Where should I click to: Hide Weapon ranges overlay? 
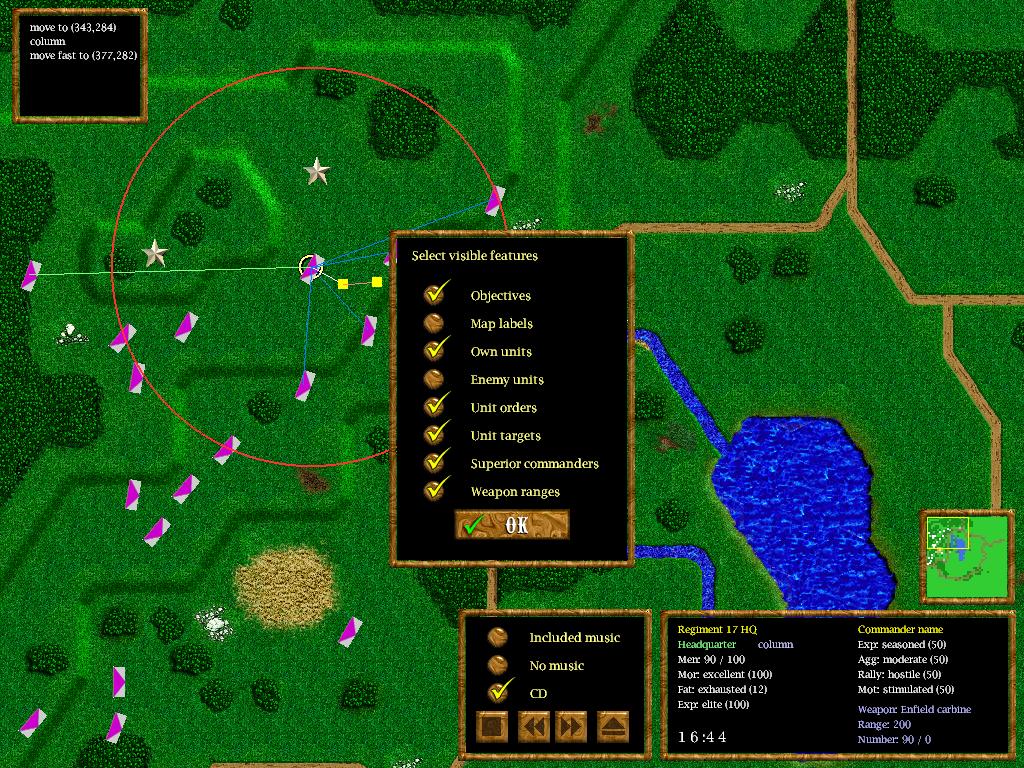coord(435,491)
